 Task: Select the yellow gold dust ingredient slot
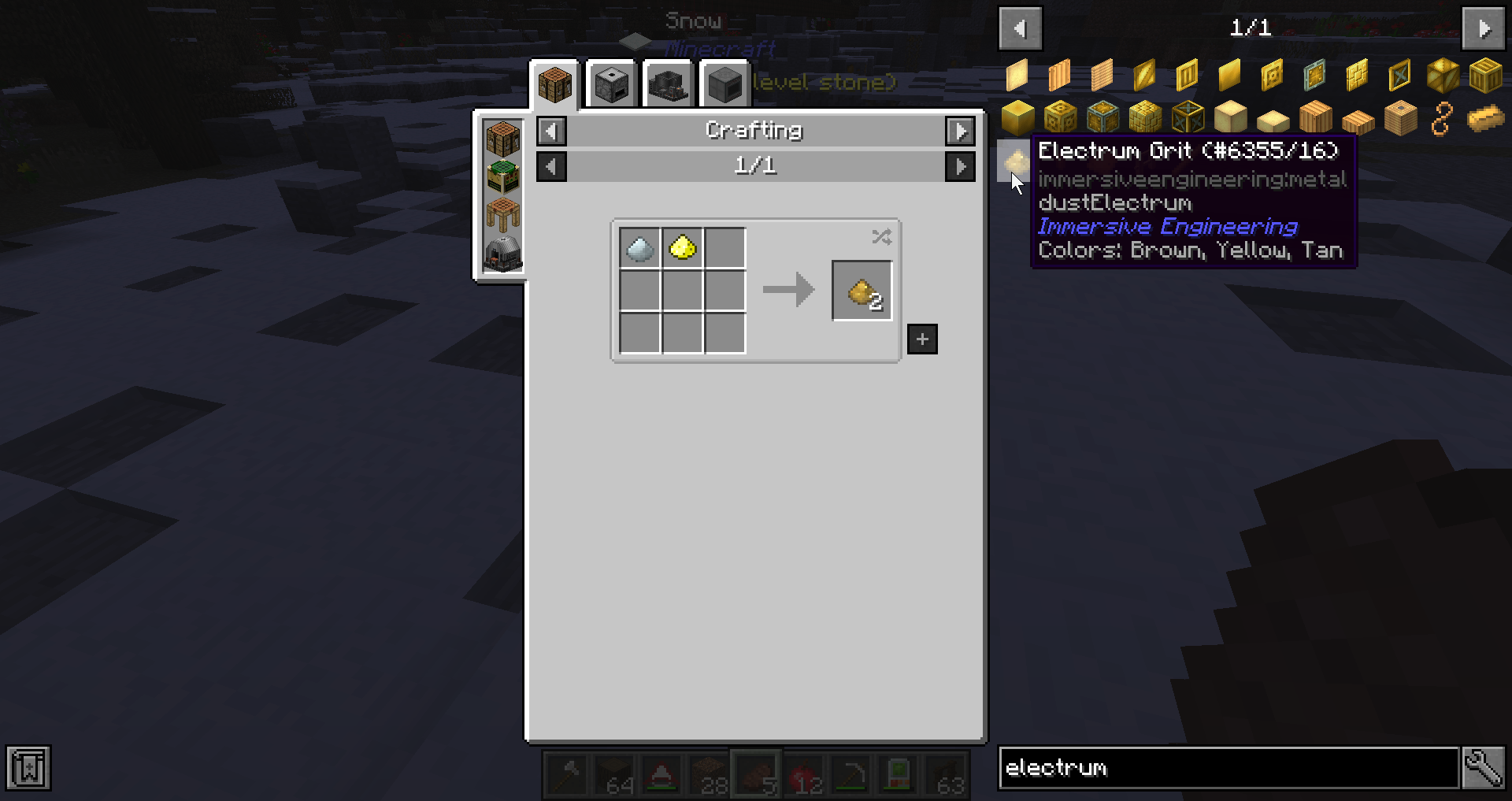[682, 248]
